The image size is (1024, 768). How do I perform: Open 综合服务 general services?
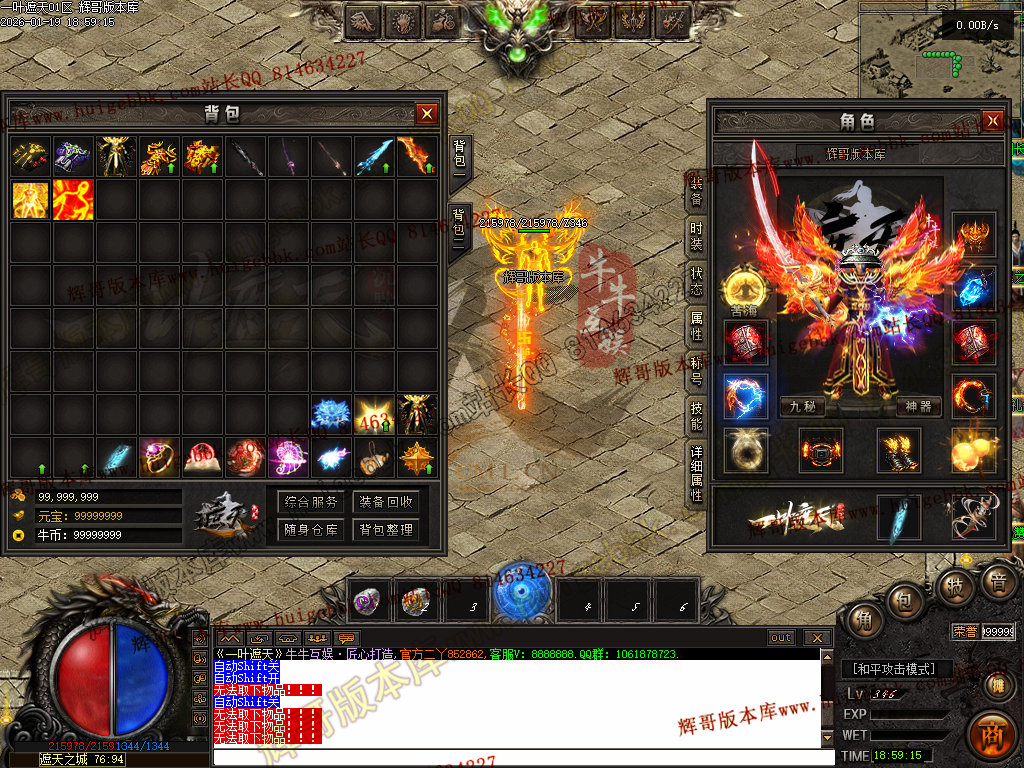(310, 502)
